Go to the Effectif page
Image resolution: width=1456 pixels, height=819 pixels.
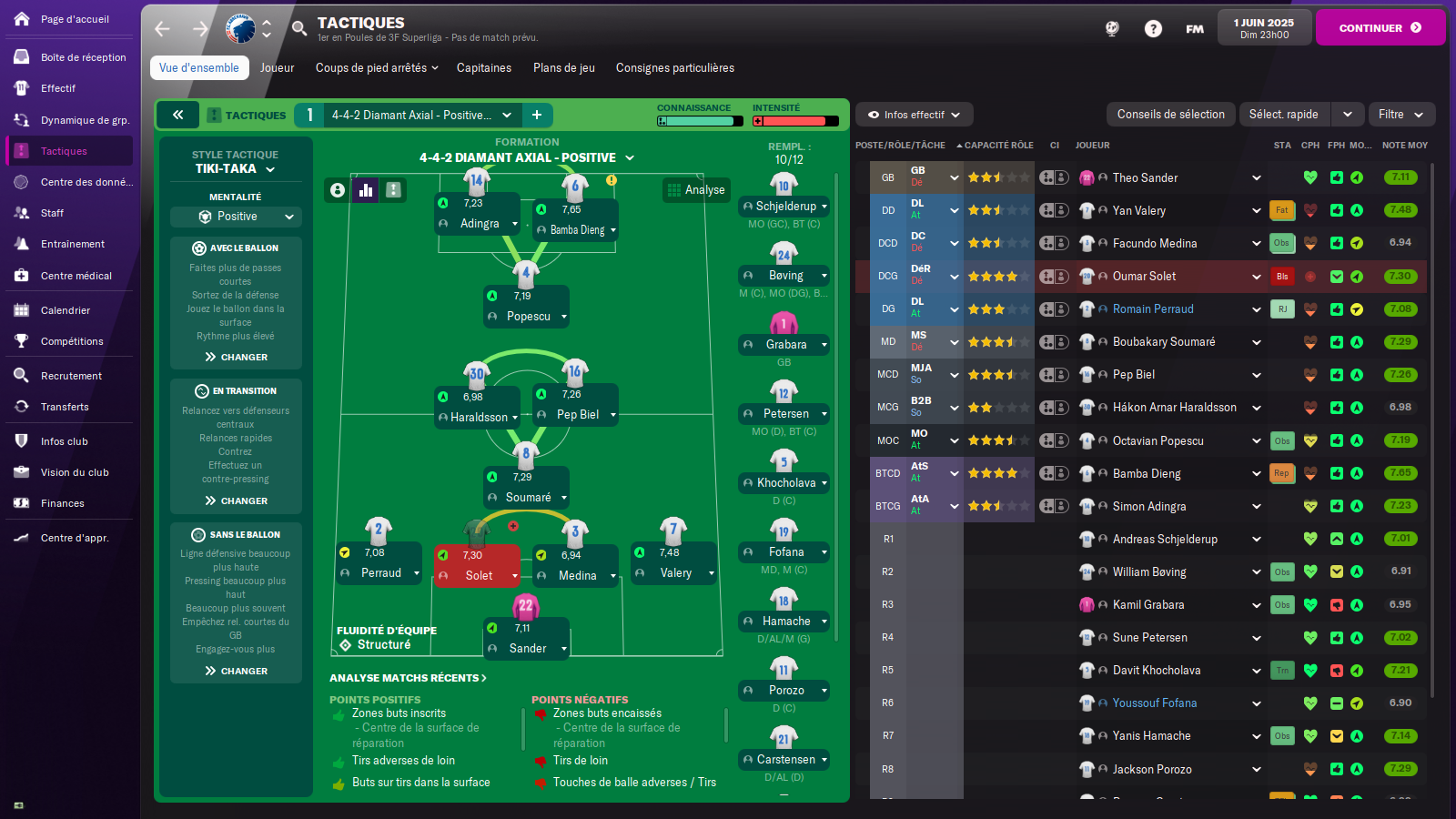[x=58, y=88]
